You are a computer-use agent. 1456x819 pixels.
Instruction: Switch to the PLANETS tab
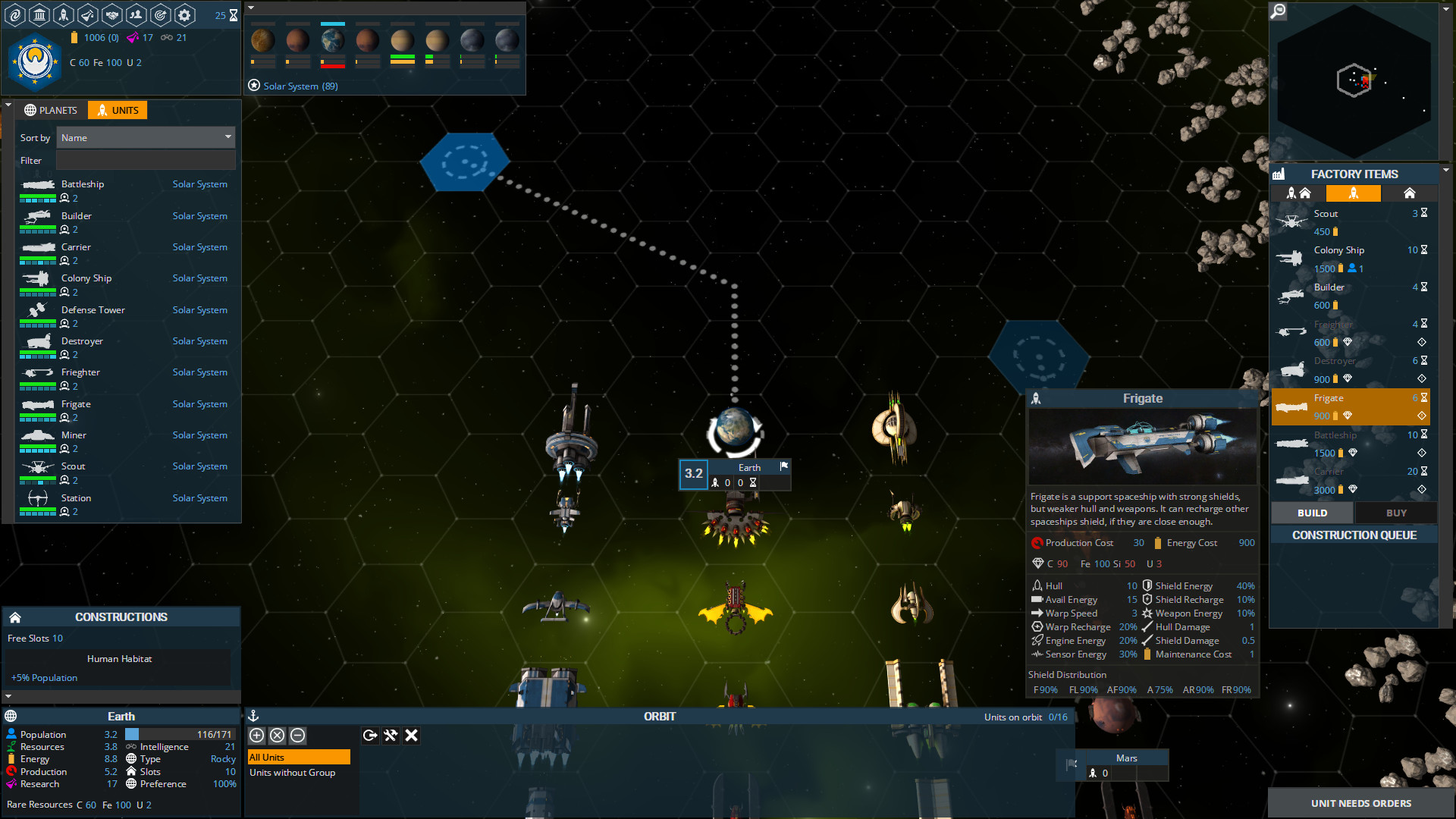pyautogui.click(x=50, y=110)
